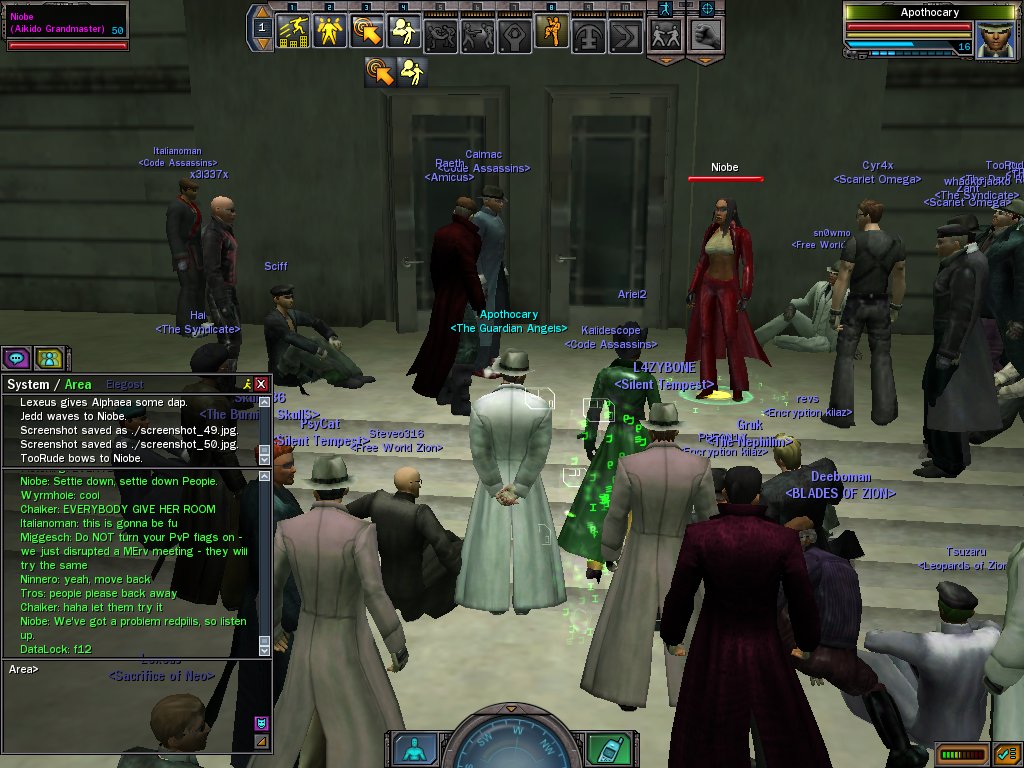Open the purple chat bubble panel
This screenshot has width=1024, height=768.
(17, 358)
